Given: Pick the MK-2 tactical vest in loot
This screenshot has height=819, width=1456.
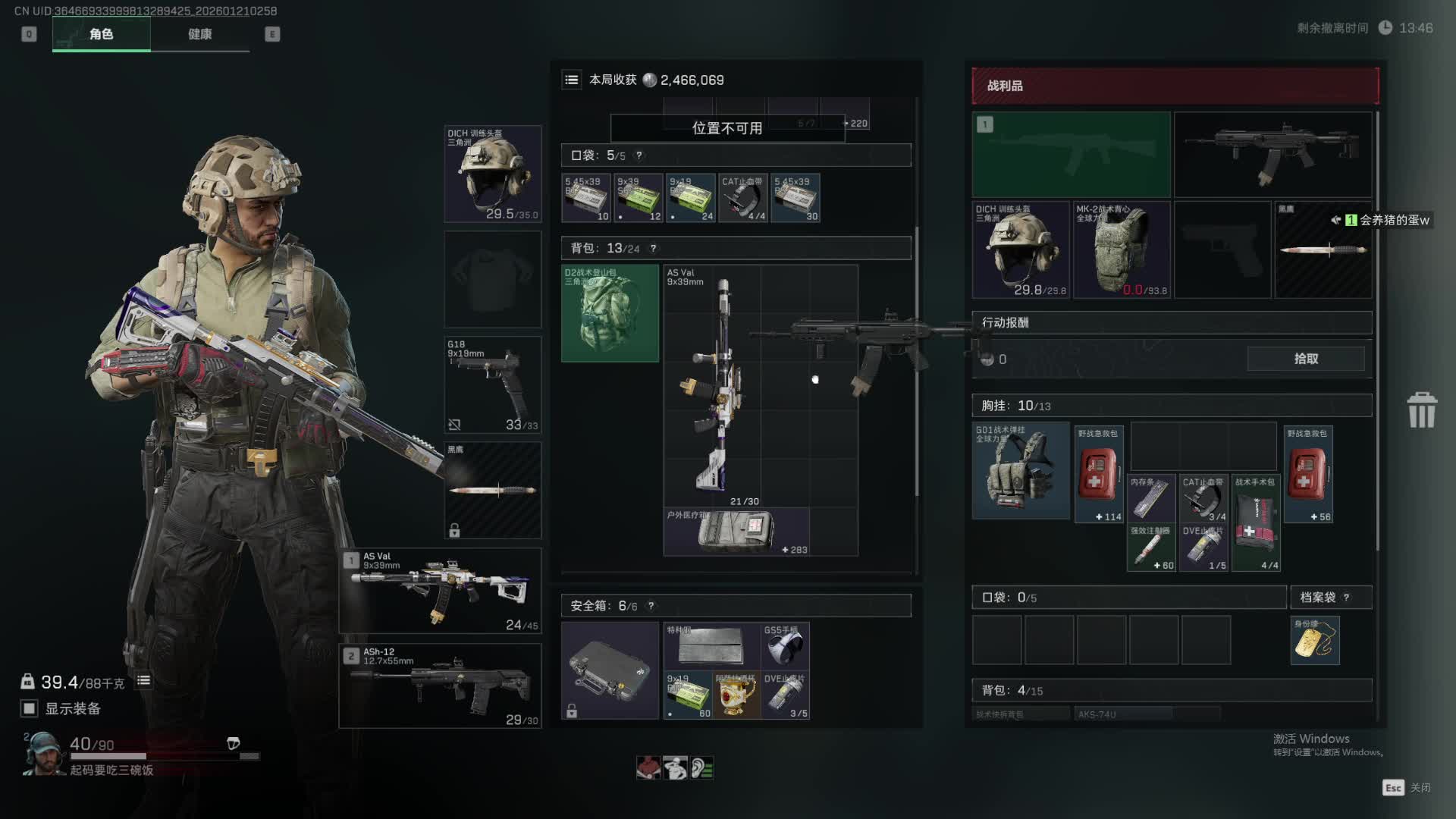Looking at the screenshot, I should coord(1120,249).
